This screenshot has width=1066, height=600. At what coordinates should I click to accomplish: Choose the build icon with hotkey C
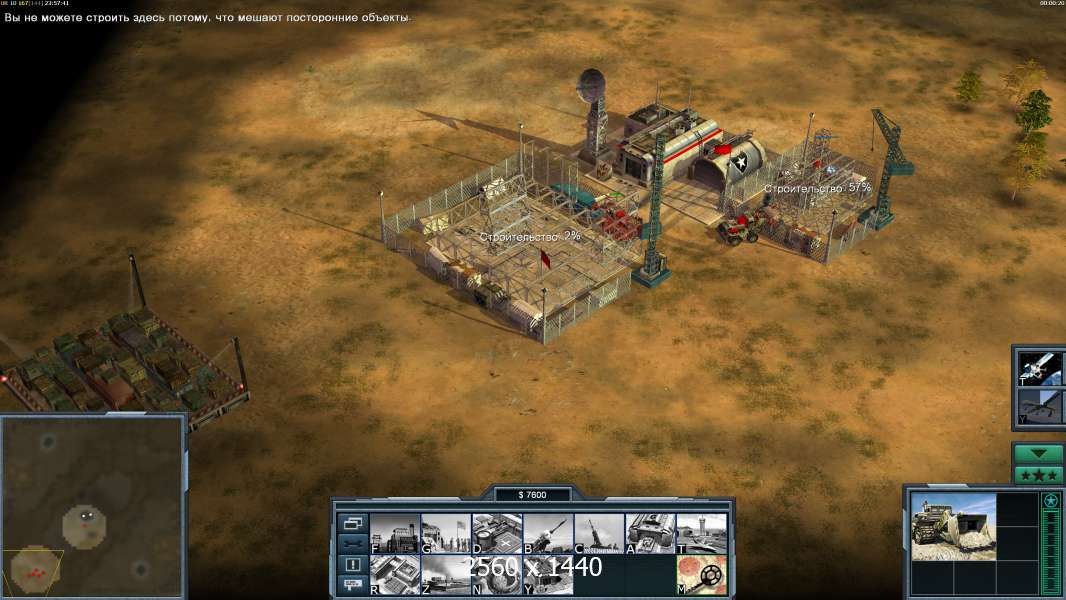(x=599, y=533)
